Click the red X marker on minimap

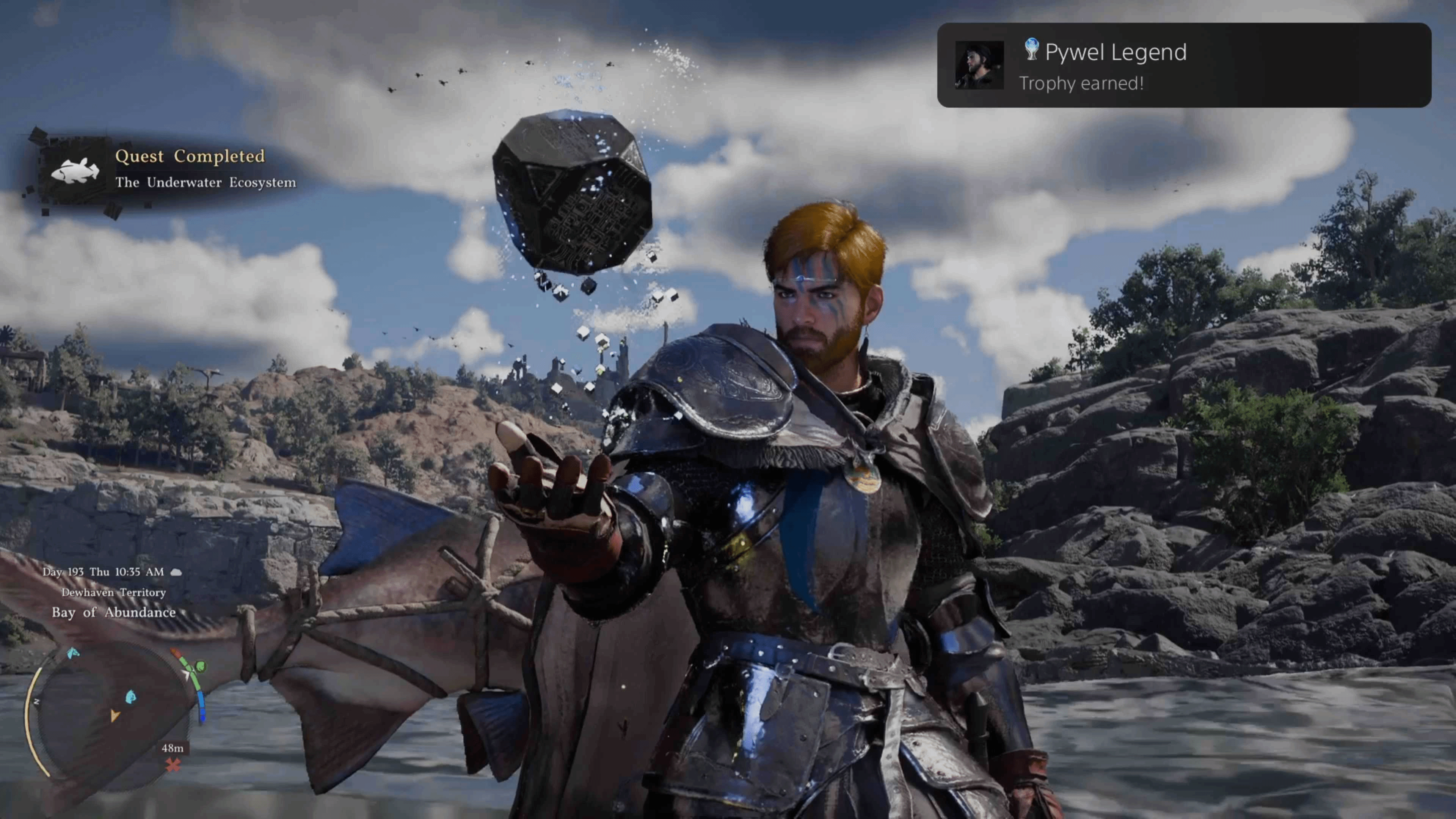[173, 765]
